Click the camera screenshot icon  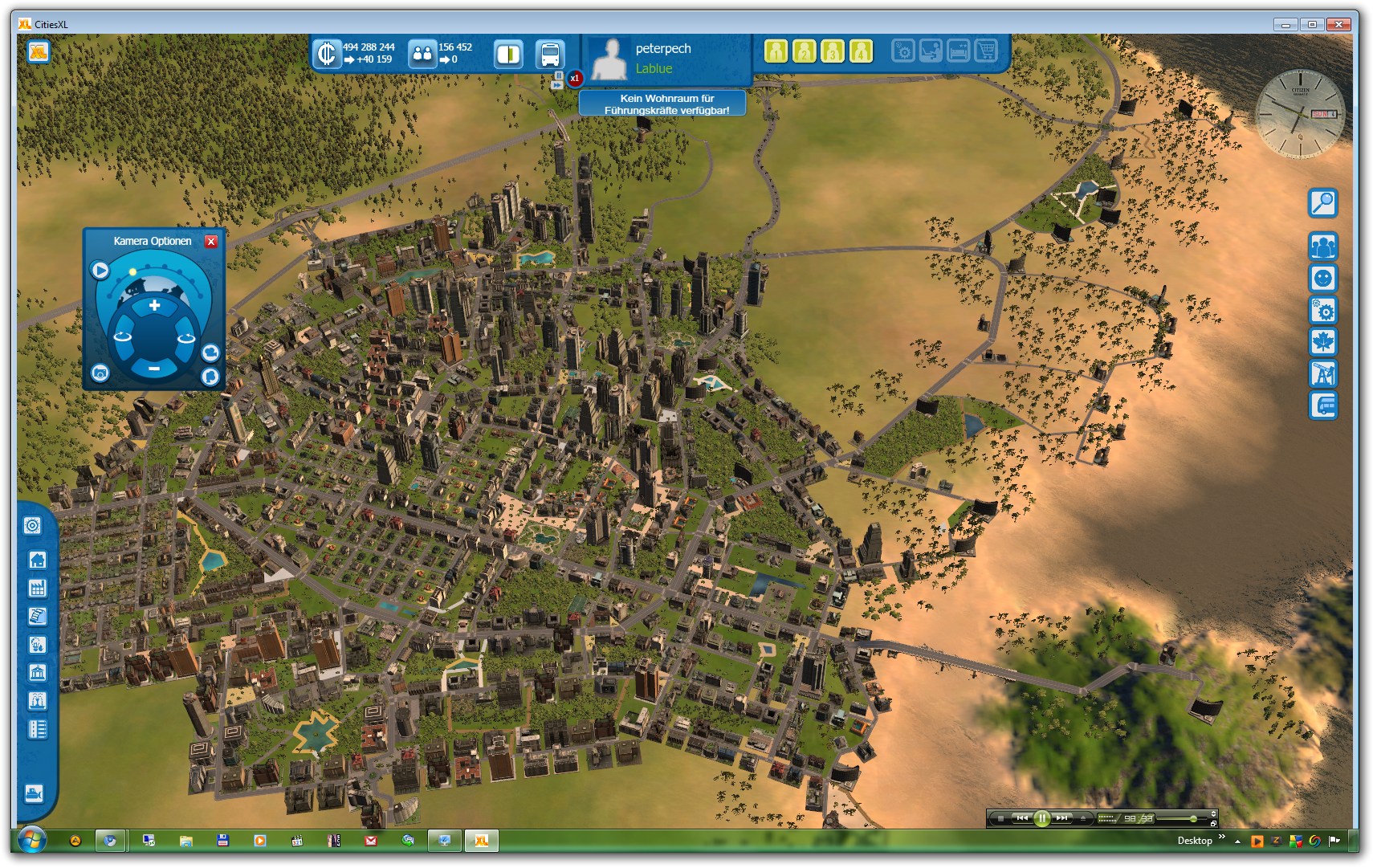point(100,373)
